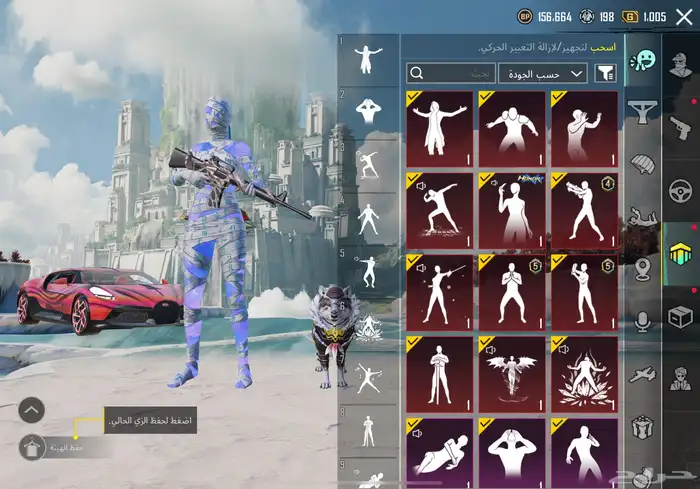Select the ice crystal burst emote
This screenshot has height=489, width=700.
[584, 373]
